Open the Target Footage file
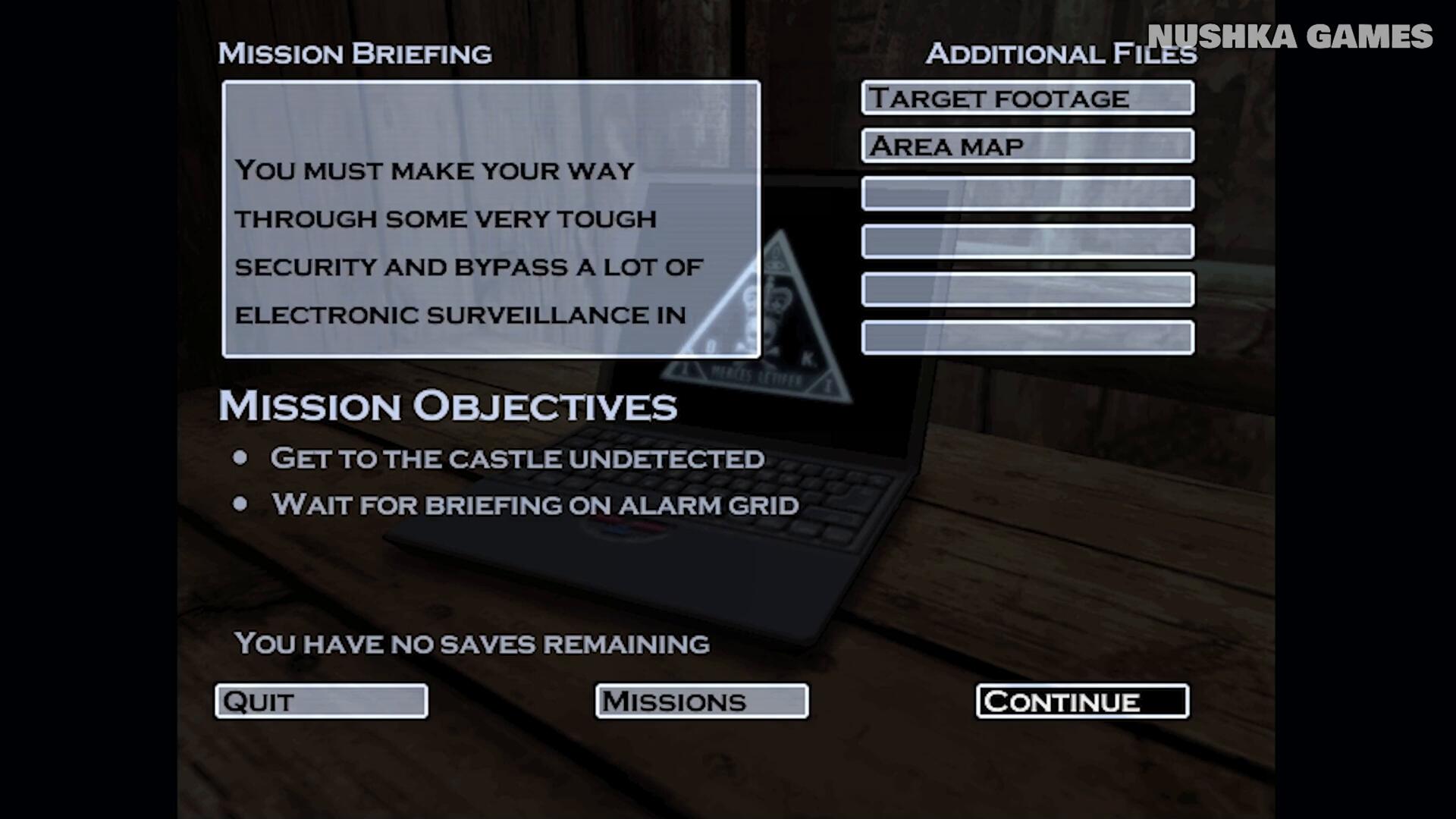The image size is (1456, 819). pyautogui.click(x=1028, y=98)
